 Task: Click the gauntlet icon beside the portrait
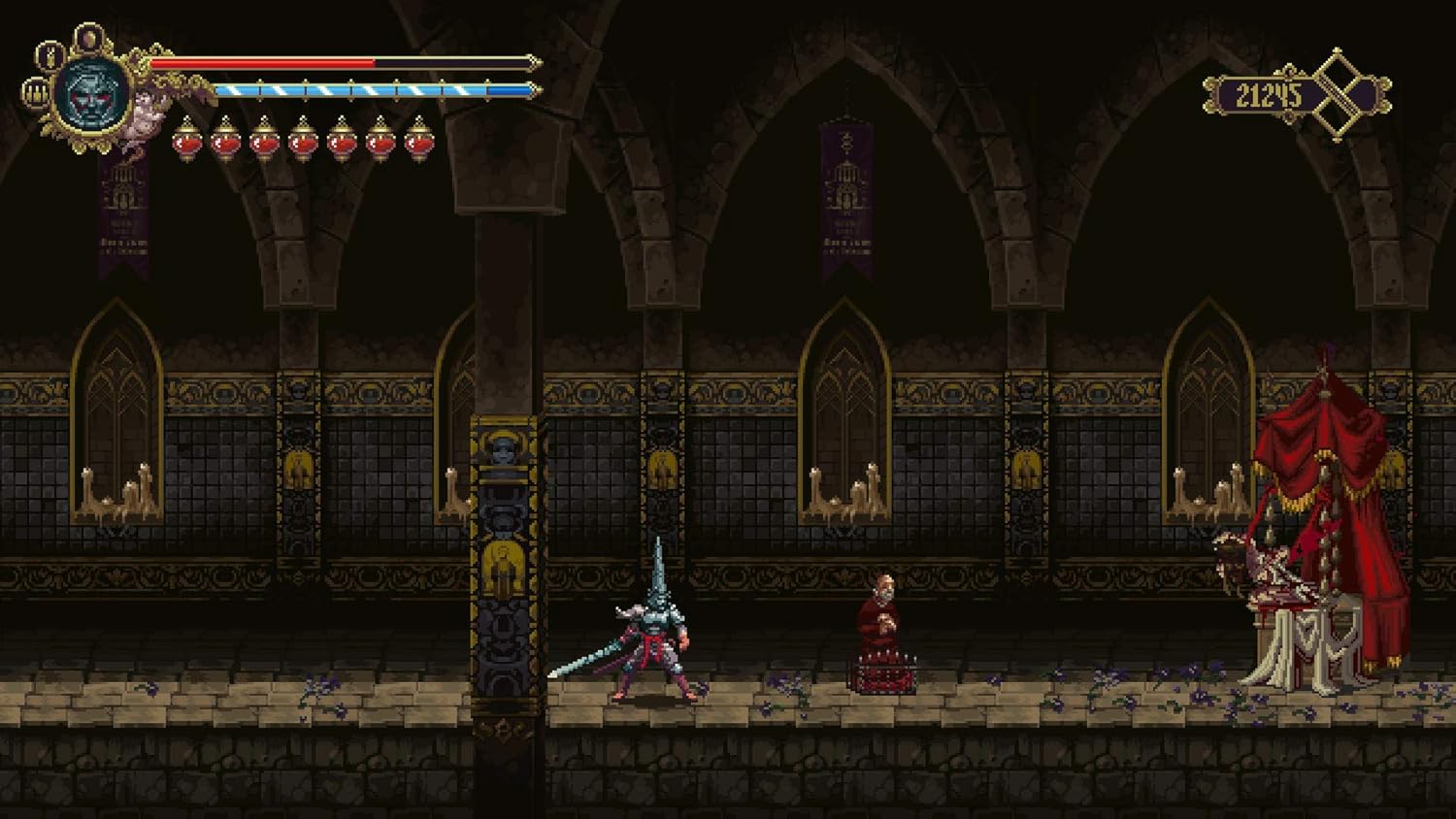[x=35, y=93]
